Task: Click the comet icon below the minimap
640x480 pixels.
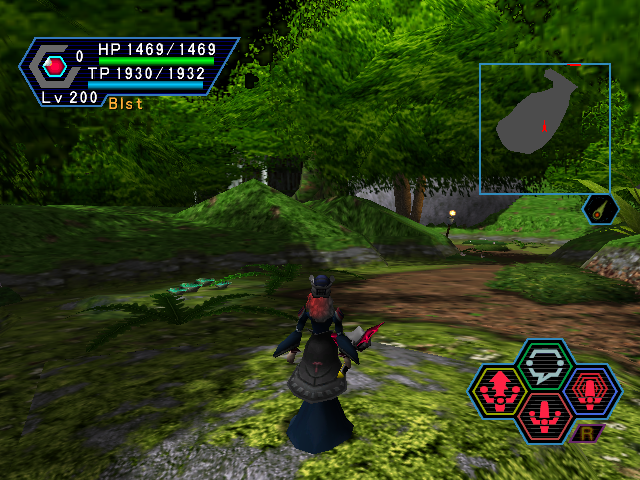Action: pyautogui.click(x=601, y=210)
